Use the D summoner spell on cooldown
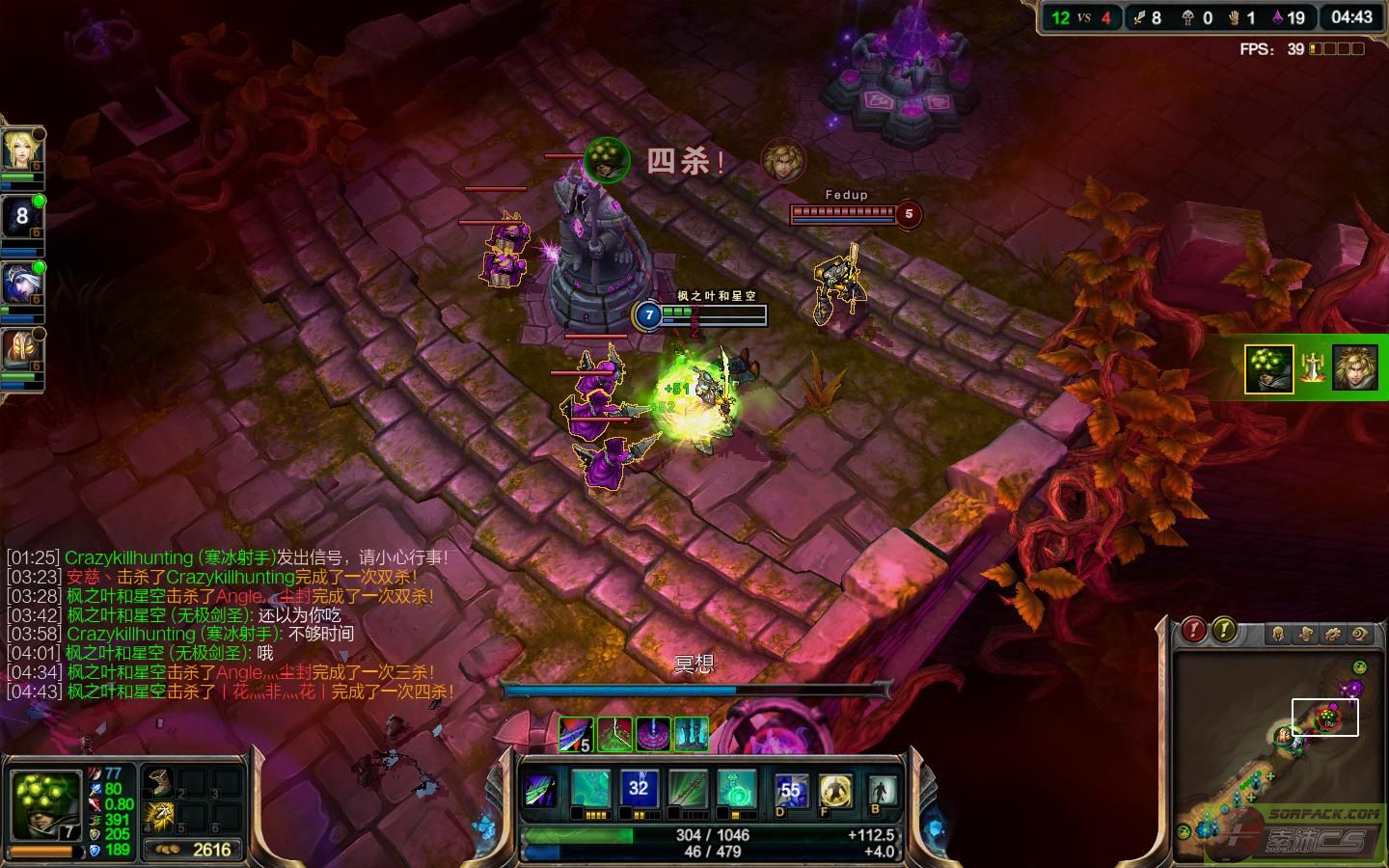The width and height of the screenshot is (1389, 868). click(790, 792)
